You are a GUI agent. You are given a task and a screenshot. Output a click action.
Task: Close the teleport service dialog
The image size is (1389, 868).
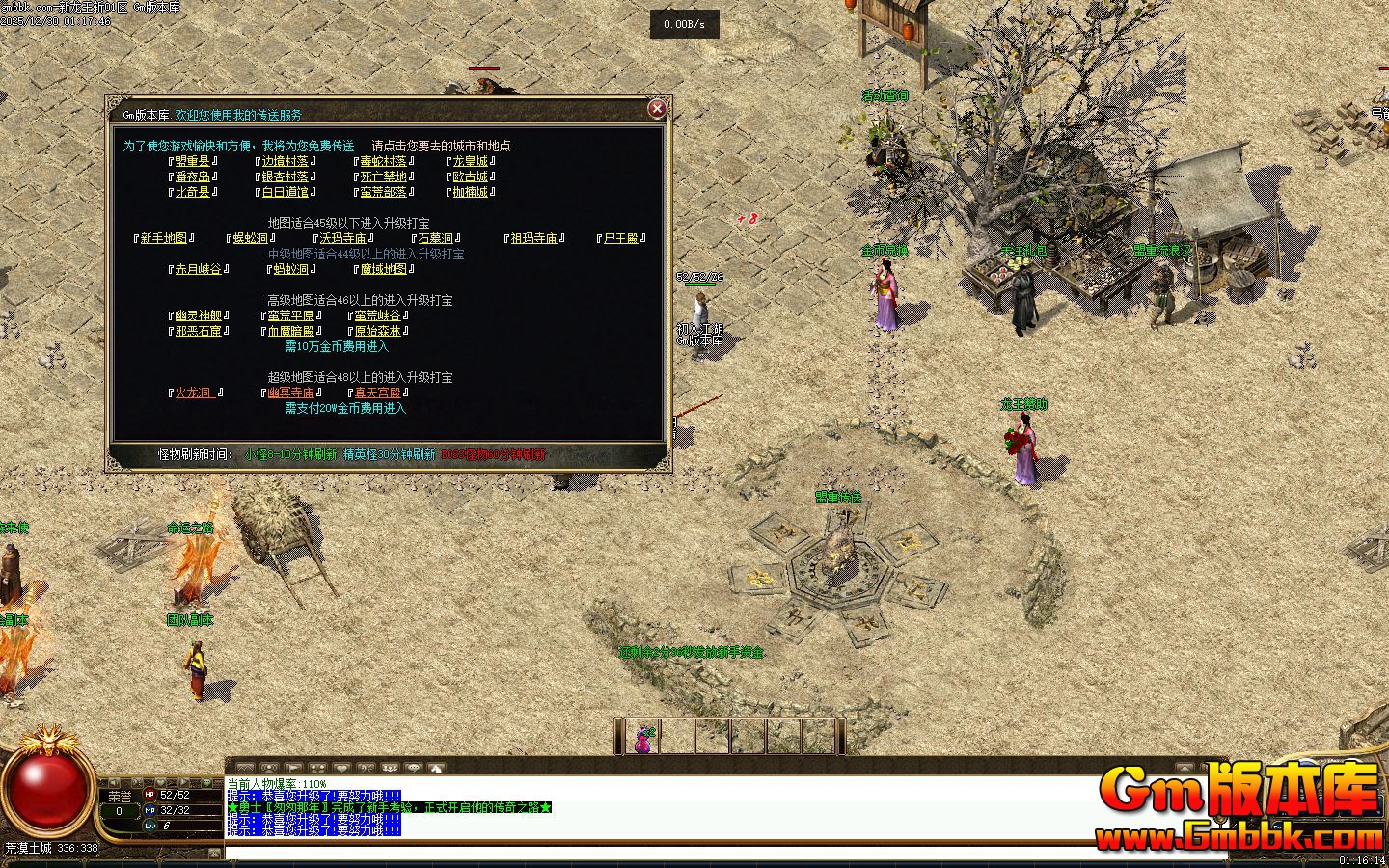657,109
